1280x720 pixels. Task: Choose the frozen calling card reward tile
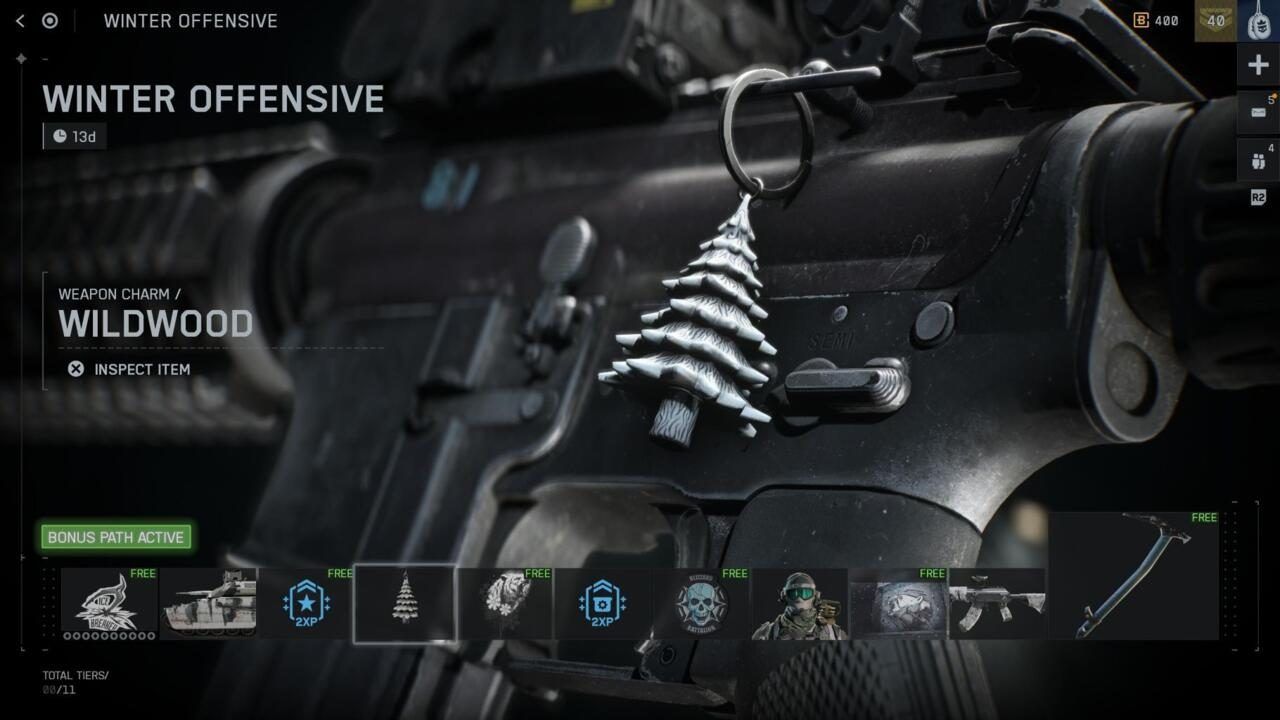point(898,603)
